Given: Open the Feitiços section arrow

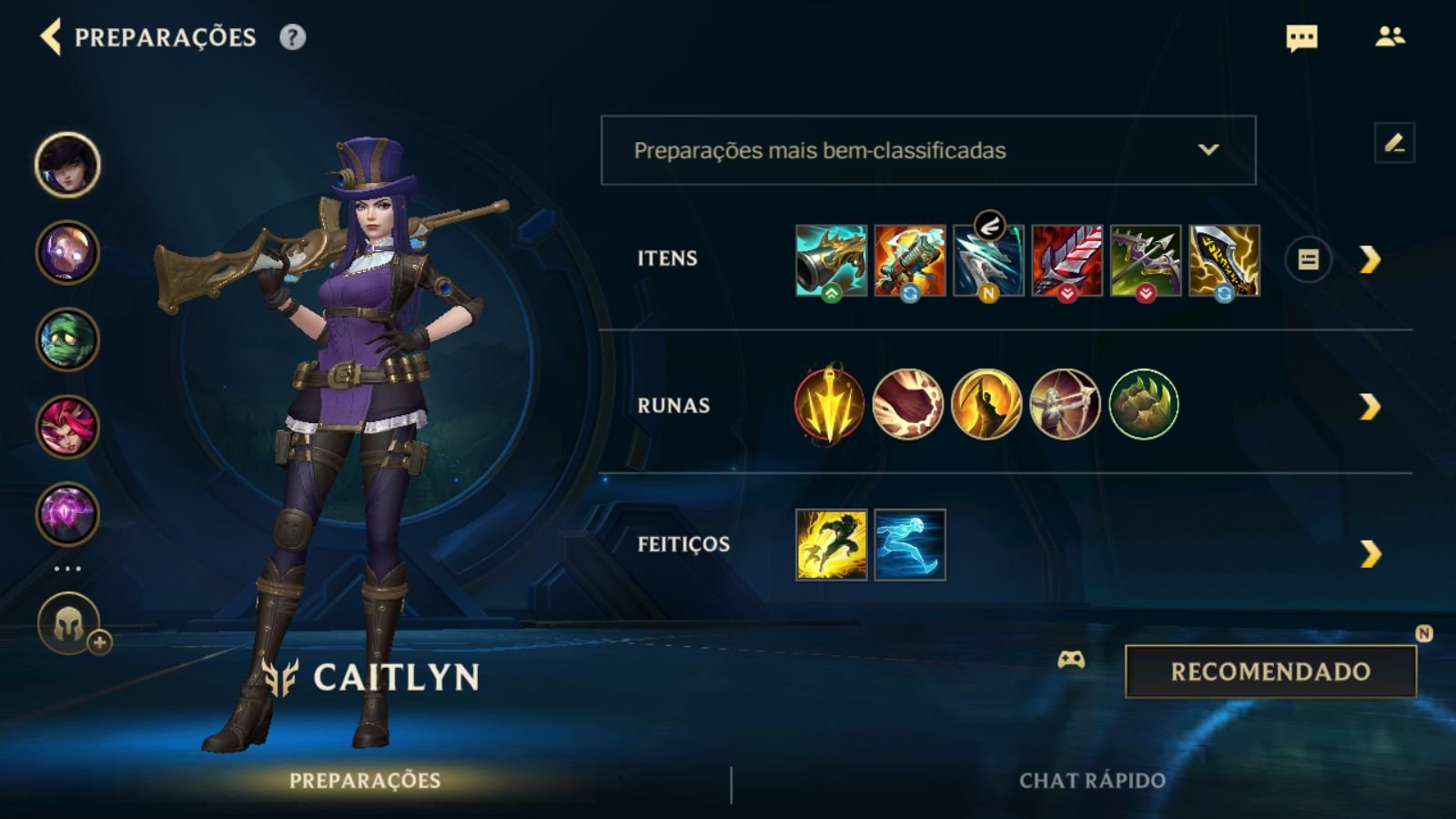Looking at the screenshot, I should coord(1370,553).
